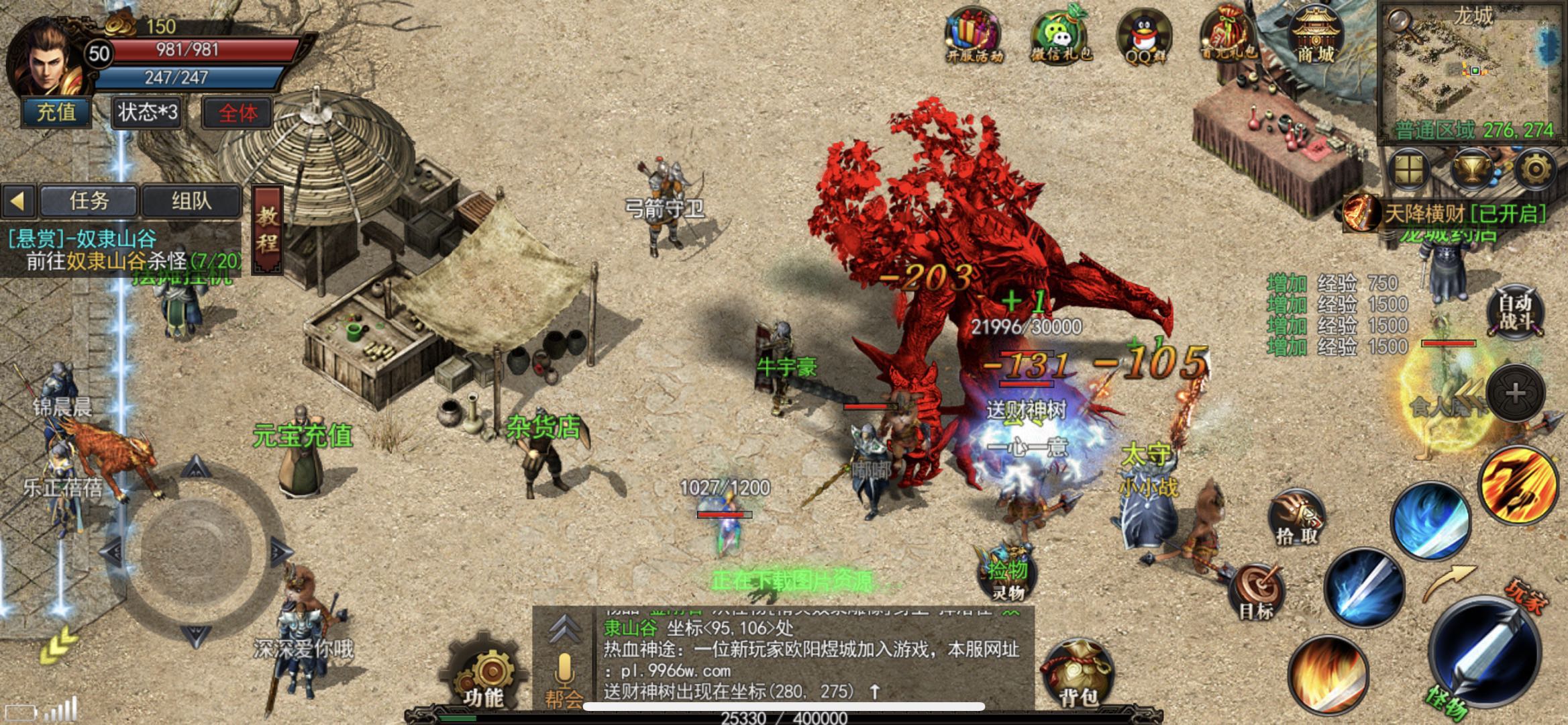Tap the 拾取 pickup button
Image resolution: width=1568 pixels, height=725 pixels.
click(1296, 518)
